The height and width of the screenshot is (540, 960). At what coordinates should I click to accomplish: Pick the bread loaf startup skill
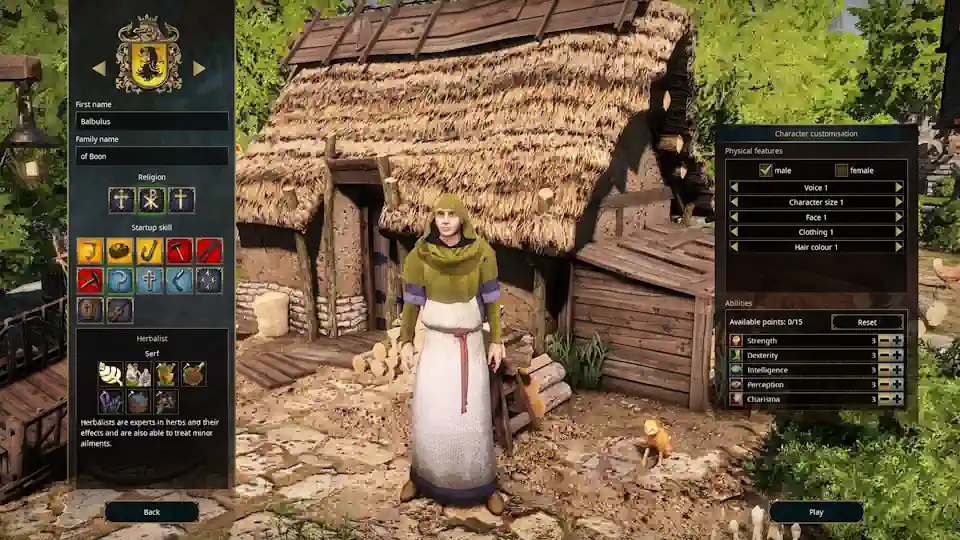tap(120, 251)
